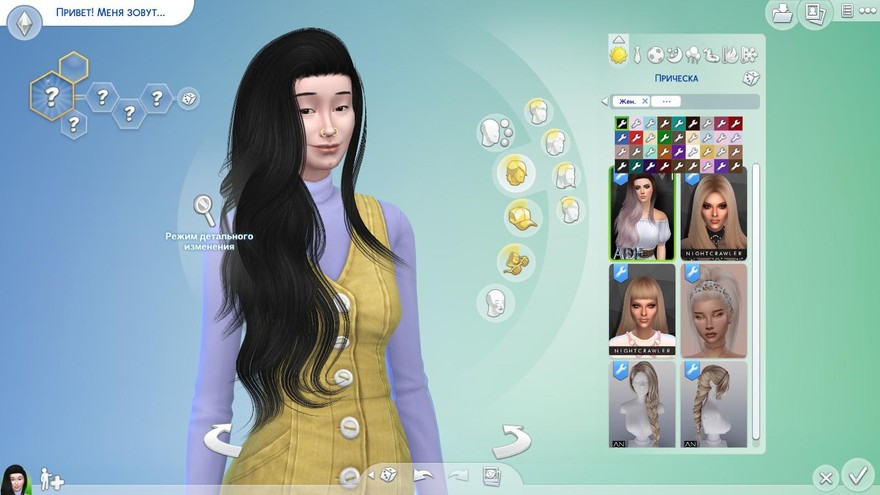
Task: Select the gold hair category icon
Action: point(515,171)
